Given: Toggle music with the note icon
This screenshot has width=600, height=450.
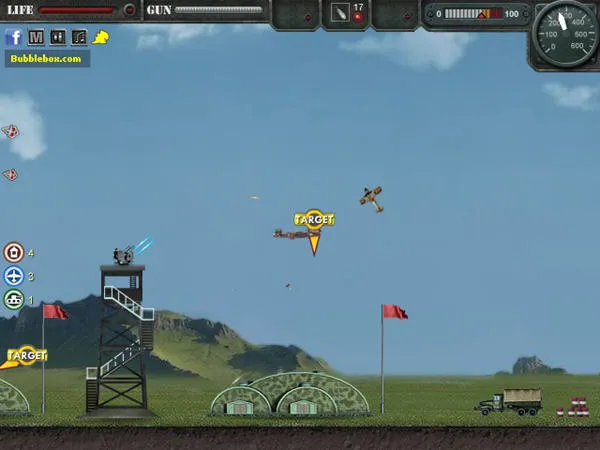Looking at the screenshot, I should [79, 37].
